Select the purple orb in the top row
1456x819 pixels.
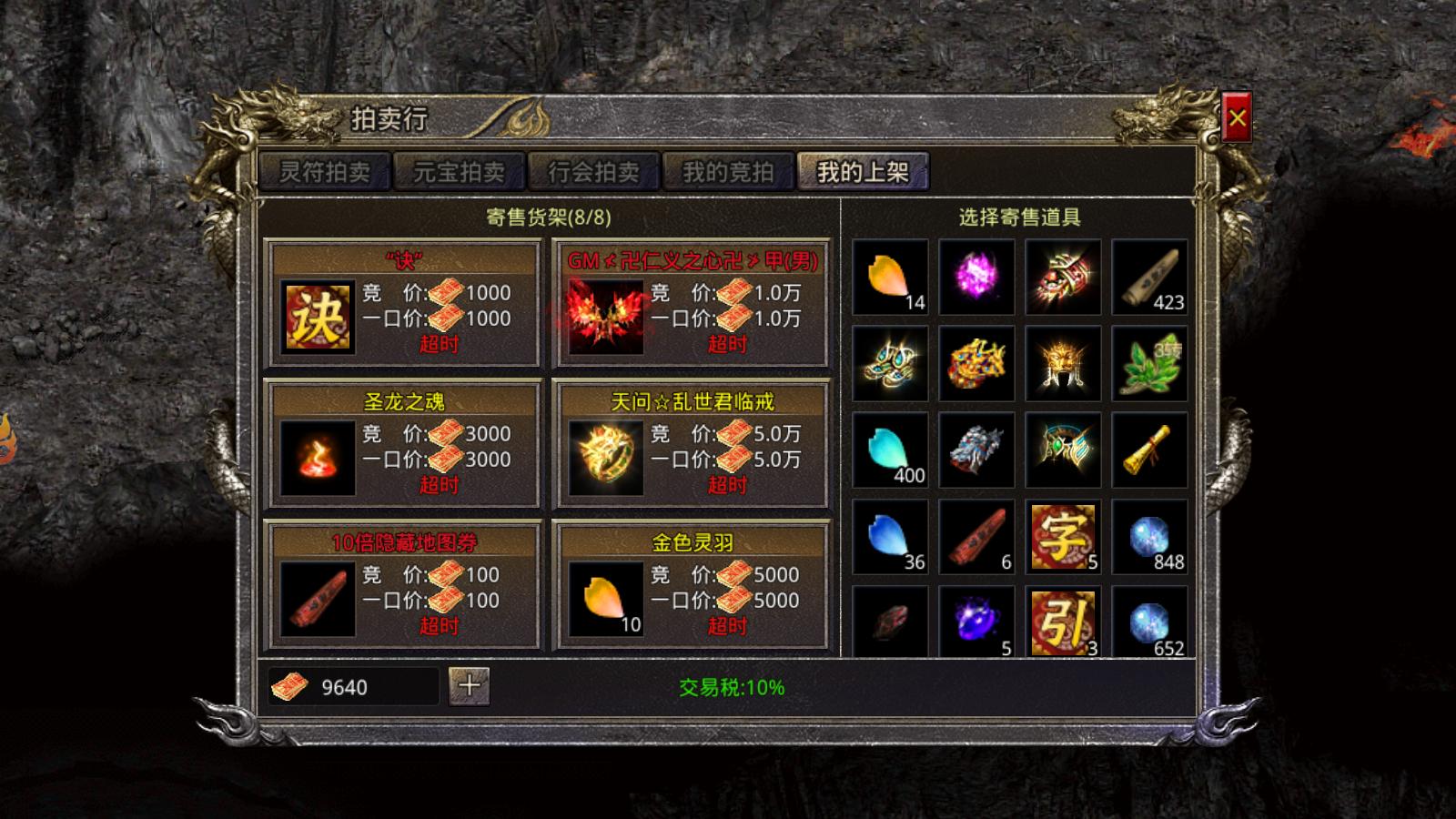[x=977, y=278]
